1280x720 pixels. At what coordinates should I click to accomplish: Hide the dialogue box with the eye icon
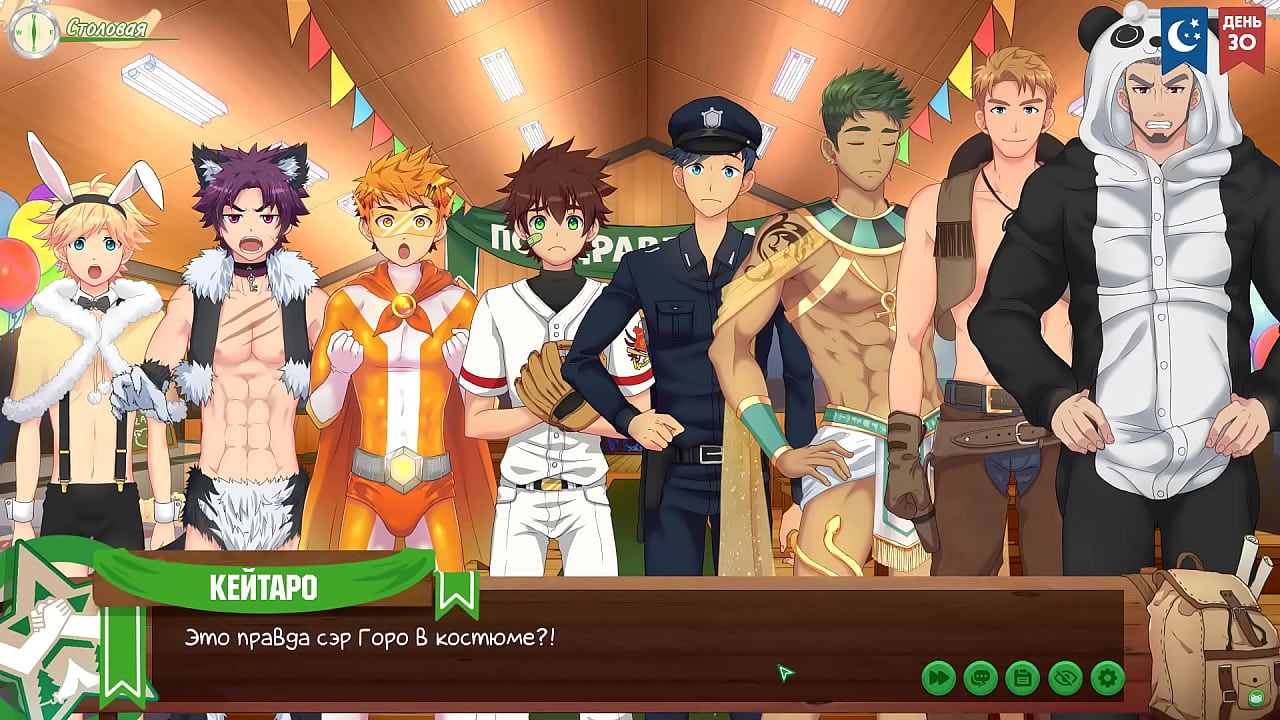pos(1065,678)
